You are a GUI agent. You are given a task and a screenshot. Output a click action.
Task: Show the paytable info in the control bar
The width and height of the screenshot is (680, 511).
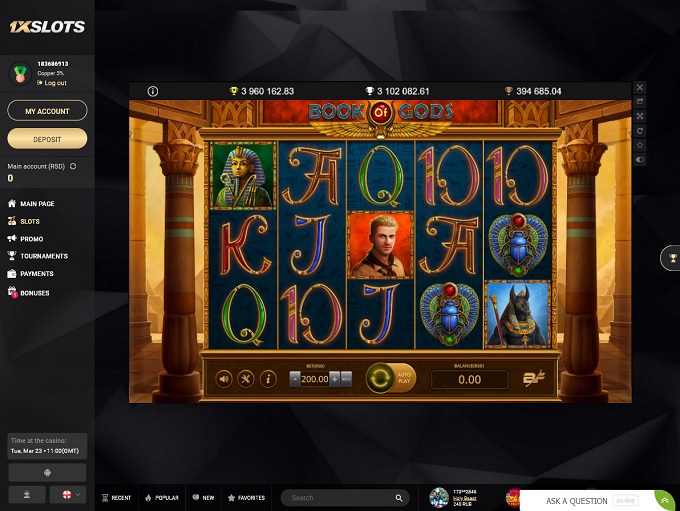[x=268, y=379]
